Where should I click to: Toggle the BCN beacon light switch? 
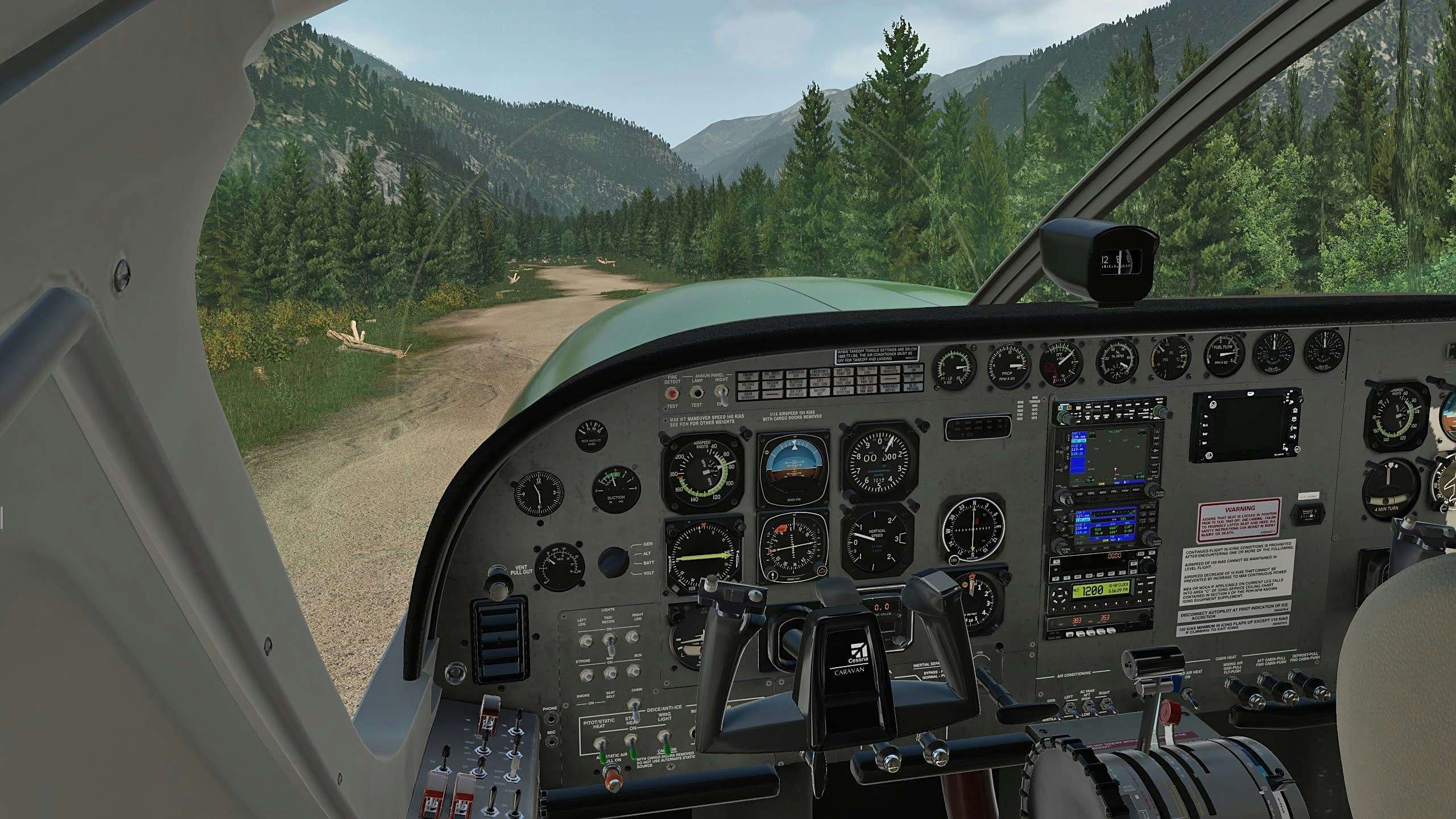632,672
